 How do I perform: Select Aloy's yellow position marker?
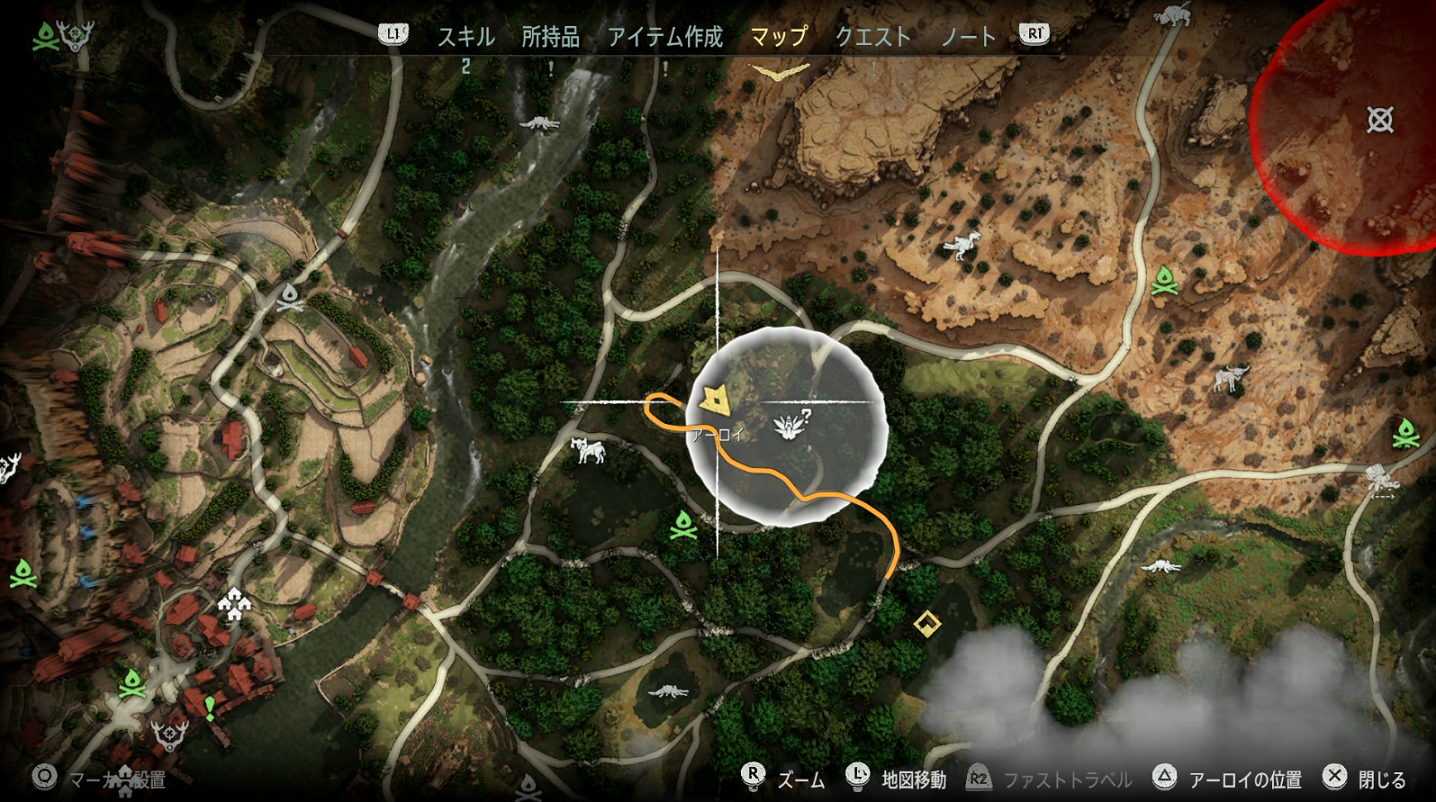[x=715, y=400]
